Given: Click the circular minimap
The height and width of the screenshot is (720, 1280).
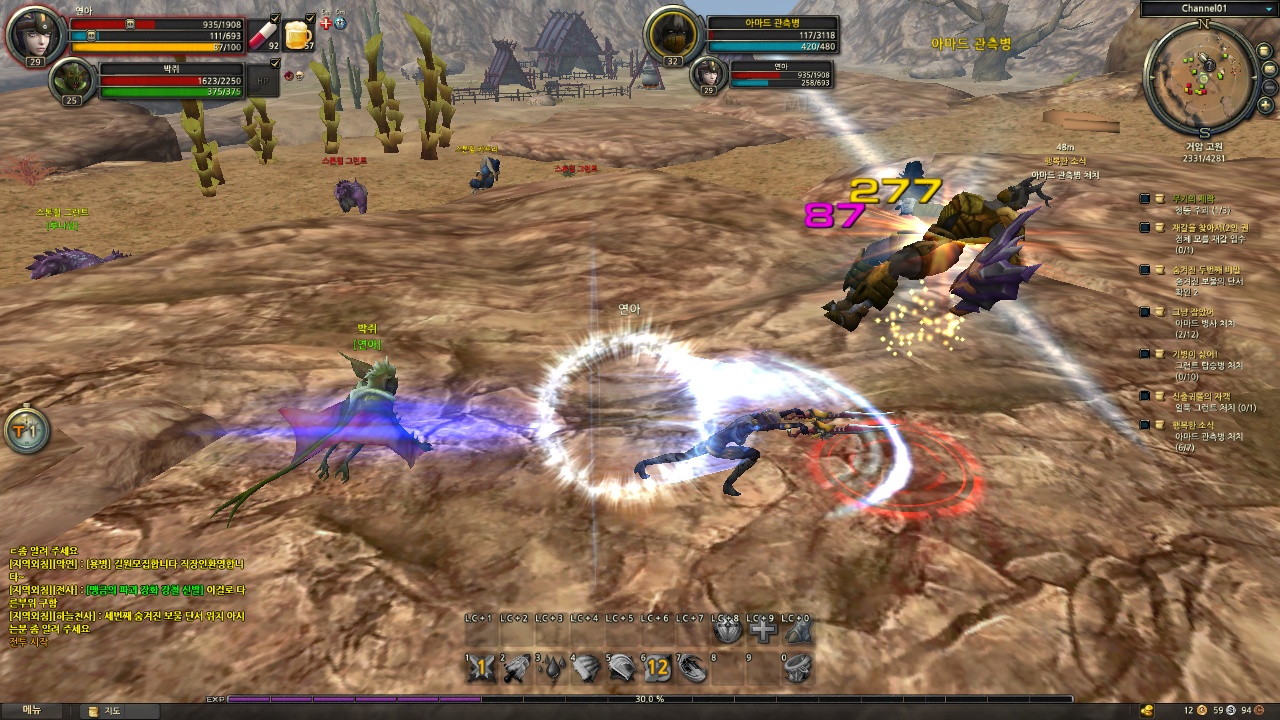Looking at the screenshot, I should [1203, 76].
